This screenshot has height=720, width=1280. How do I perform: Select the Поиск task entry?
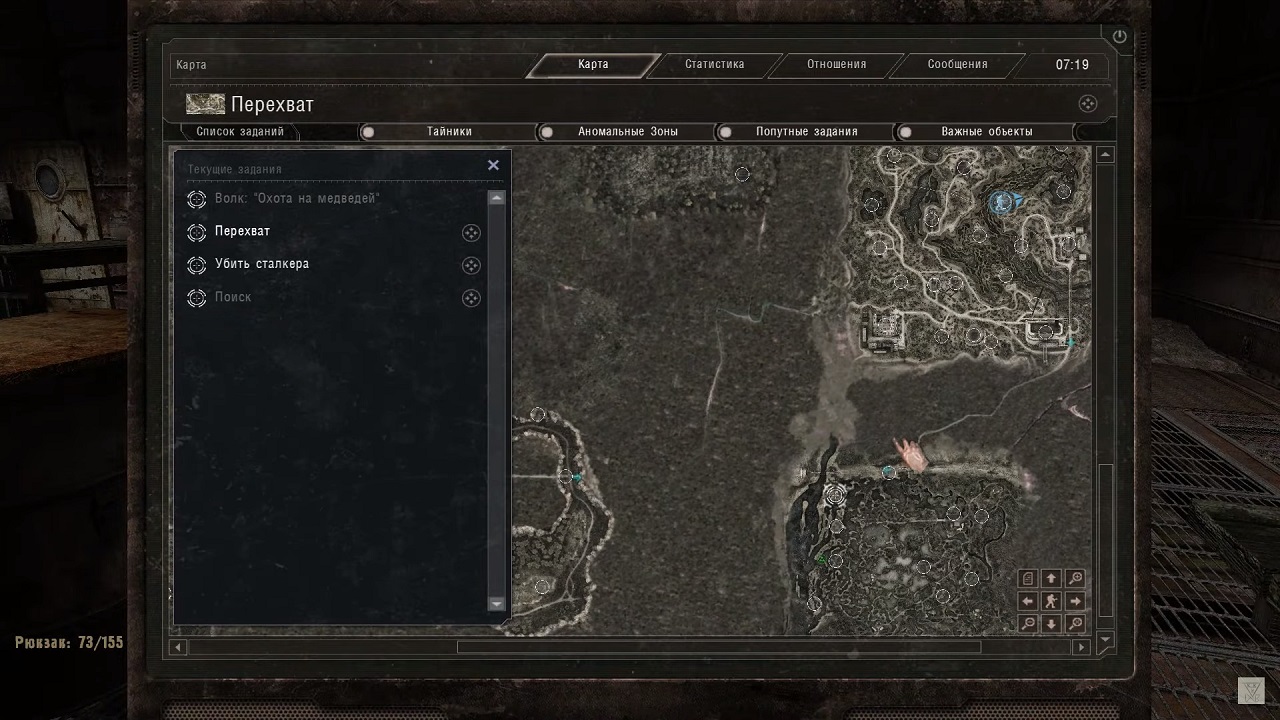[233, 298]
